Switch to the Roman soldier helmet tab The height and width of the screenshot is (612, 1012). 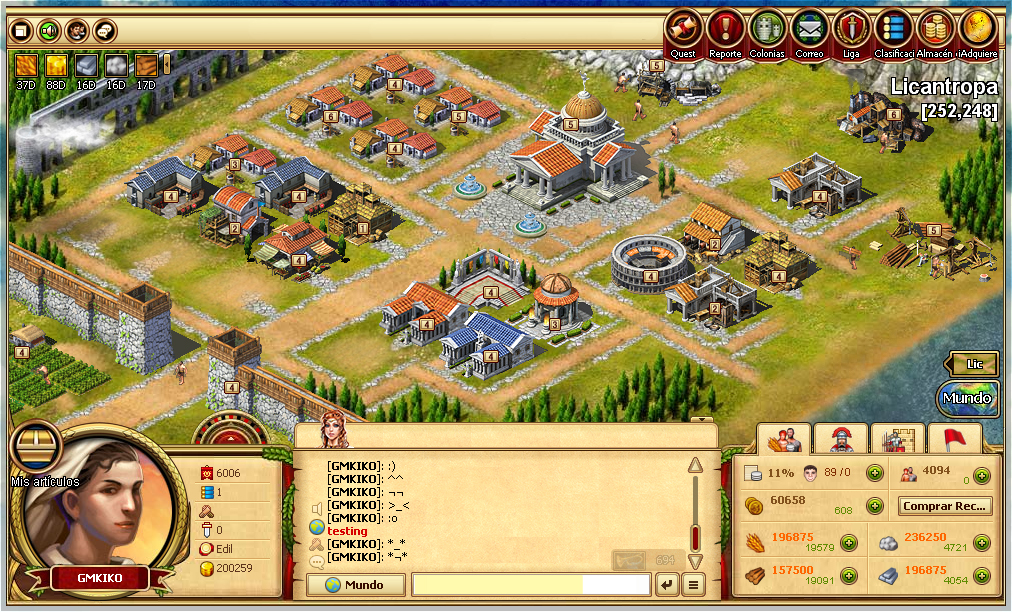[x=841, y=438]
